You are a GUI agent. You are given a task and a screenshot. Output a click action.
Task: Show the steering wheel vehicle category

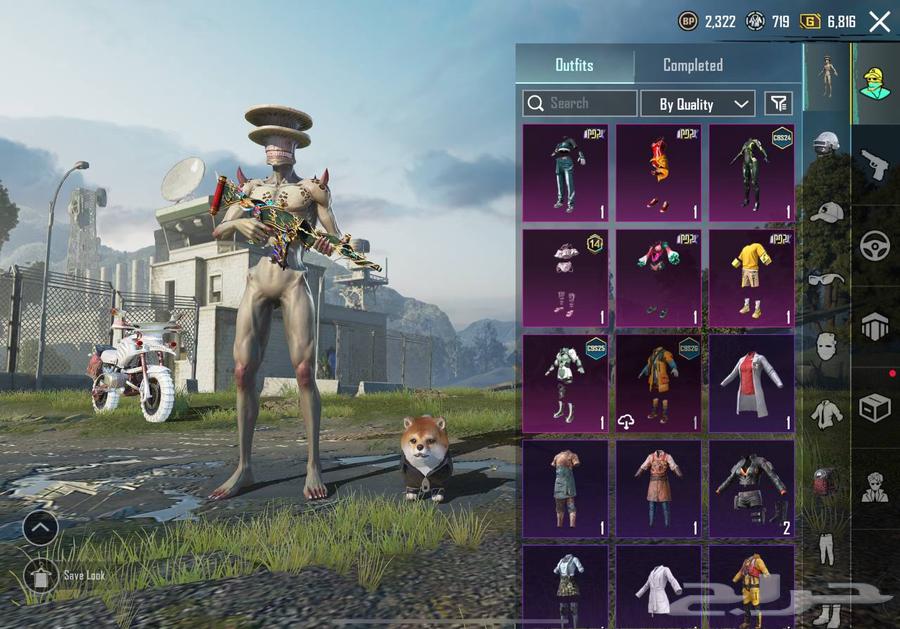[x=875, y=245]
